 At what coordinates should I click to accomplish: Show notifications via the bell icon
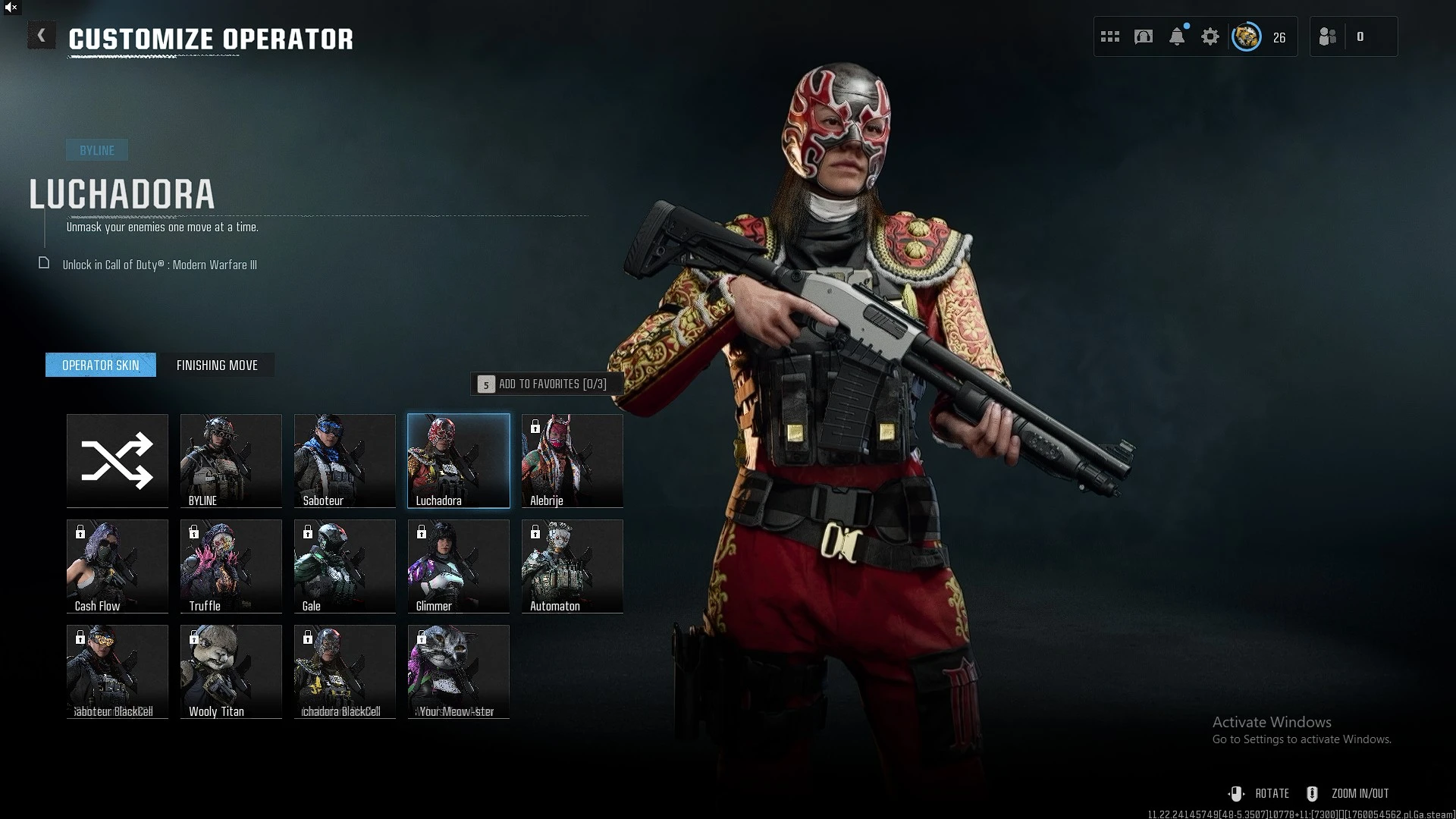1177,36
